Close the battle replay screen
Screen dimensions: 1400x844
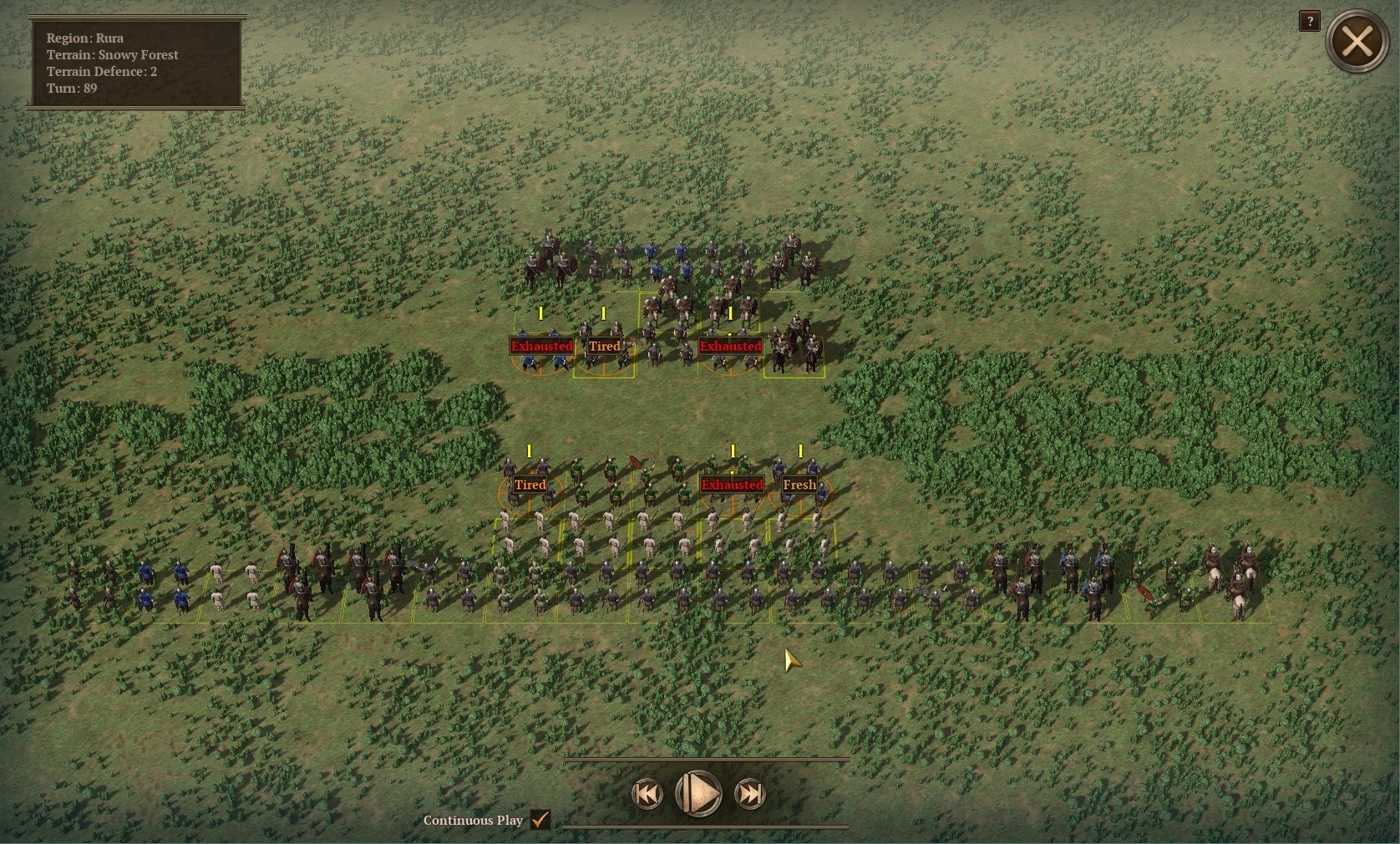tap(1357, 41)
